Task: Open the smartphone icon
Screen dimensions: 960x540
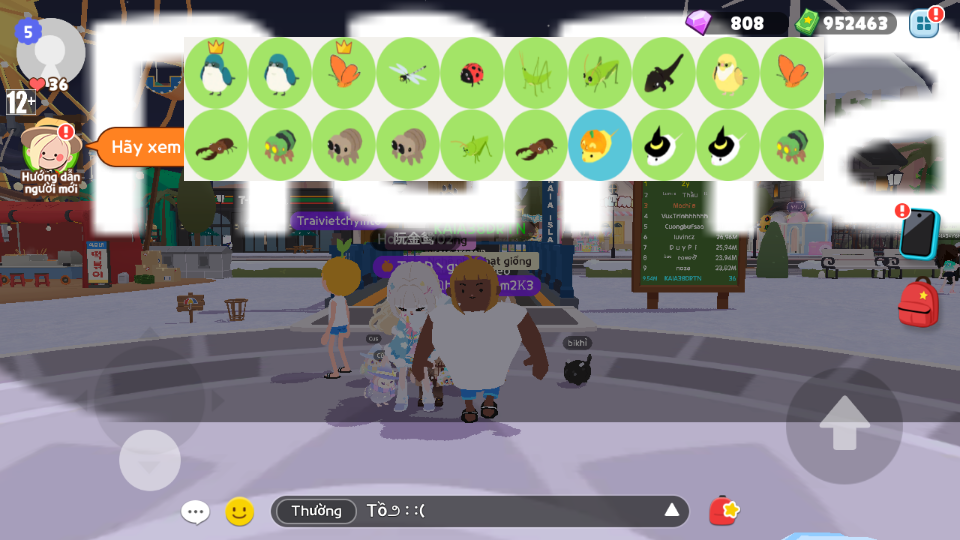Action: point(918,234)
